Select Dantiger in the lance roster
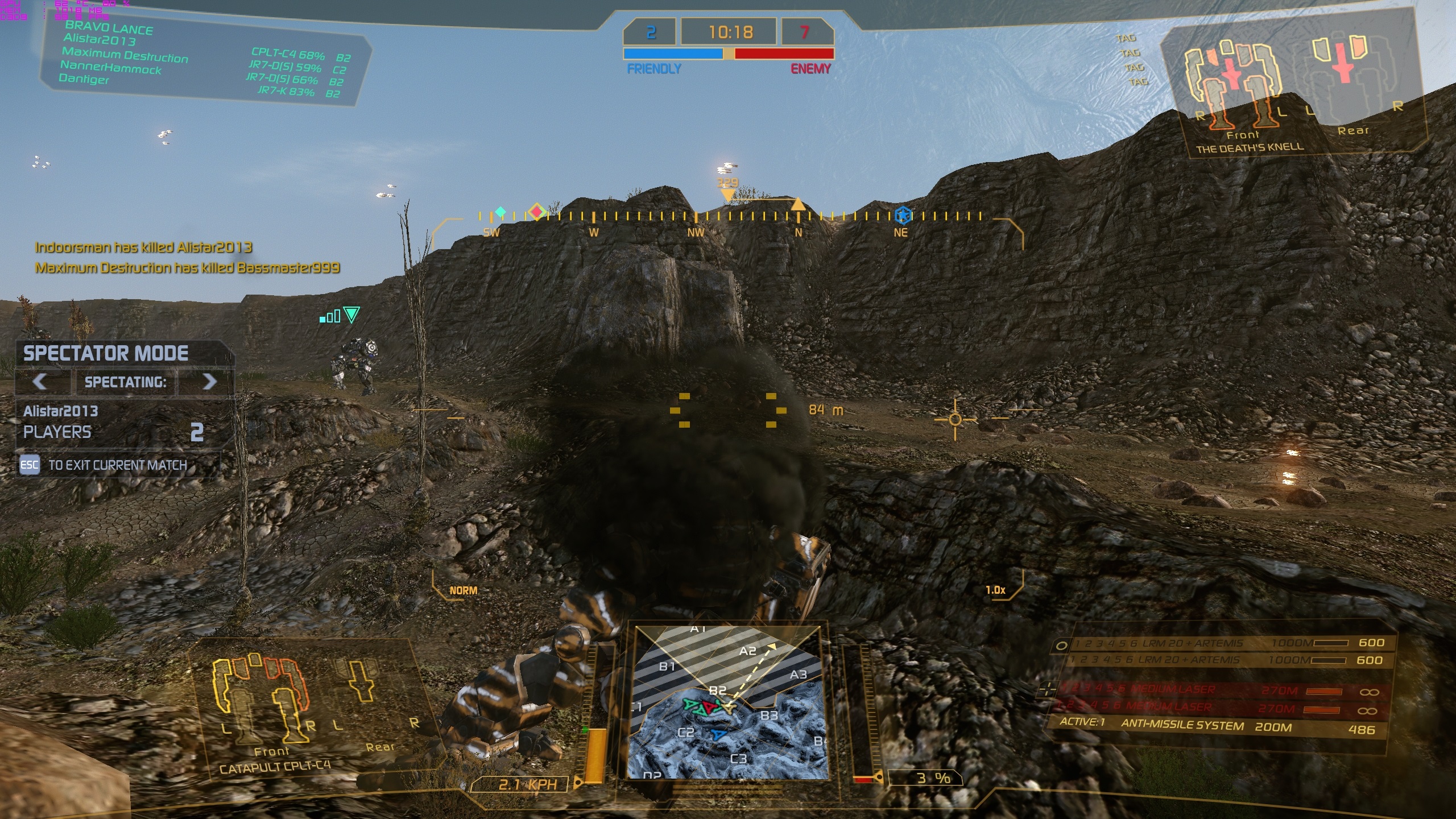This screenshot has width=1456, height=819. [x=84, y=78]
